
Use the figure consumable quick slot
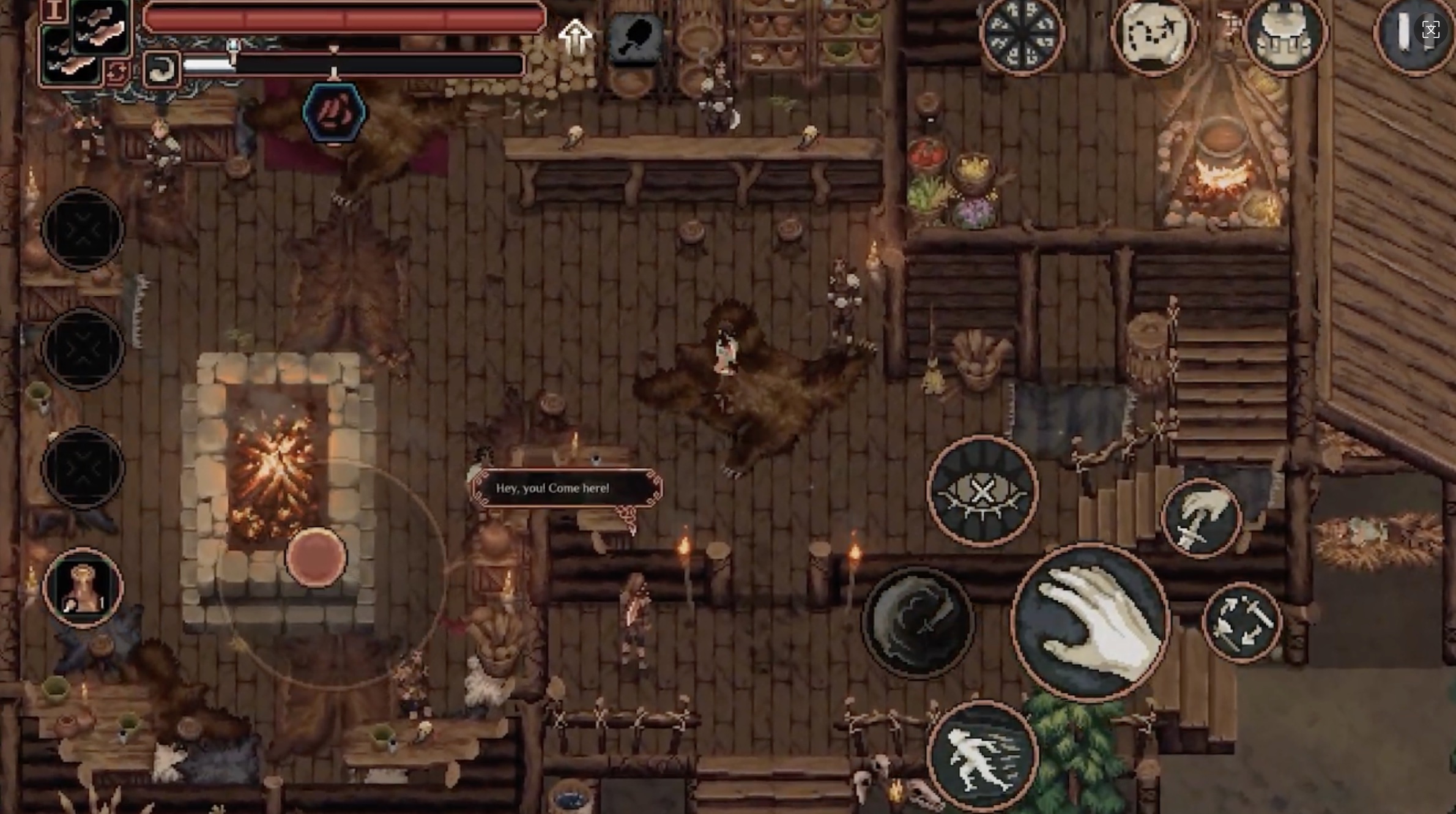click(x=83, y=588)
